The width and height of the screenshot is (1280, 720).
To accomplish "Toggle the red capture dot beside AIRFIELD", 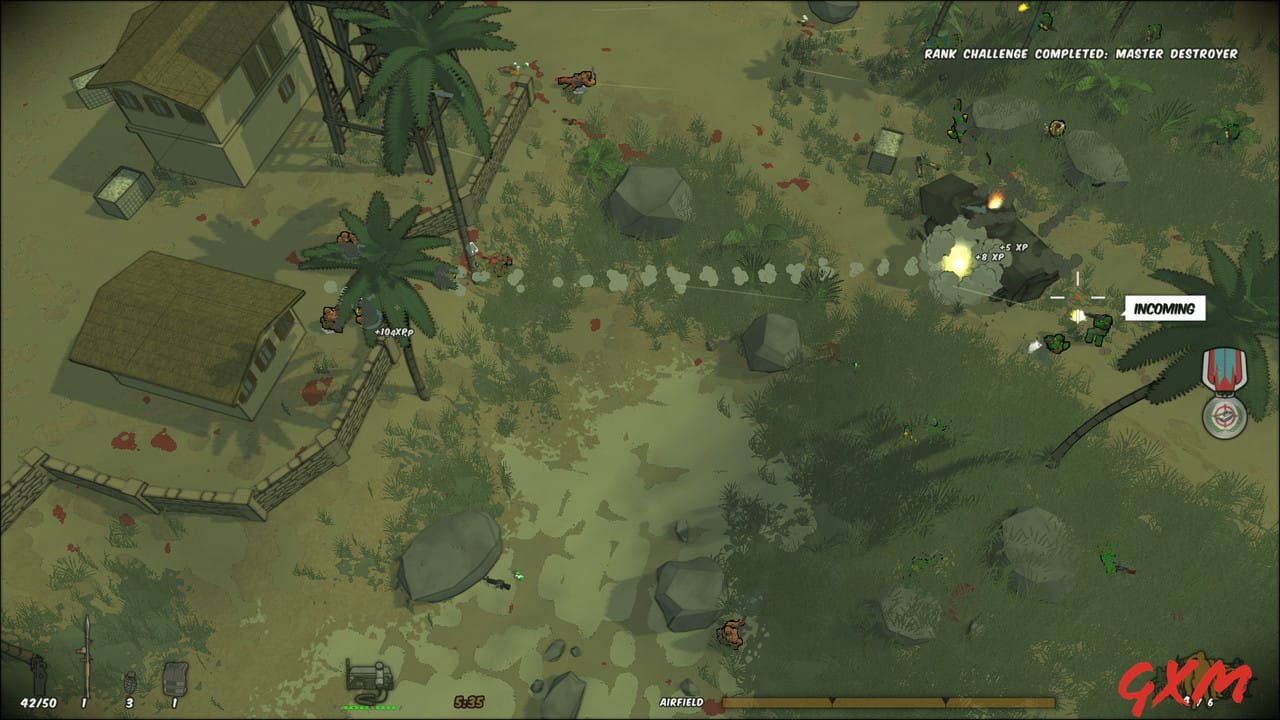I will (x=712, y=703).
